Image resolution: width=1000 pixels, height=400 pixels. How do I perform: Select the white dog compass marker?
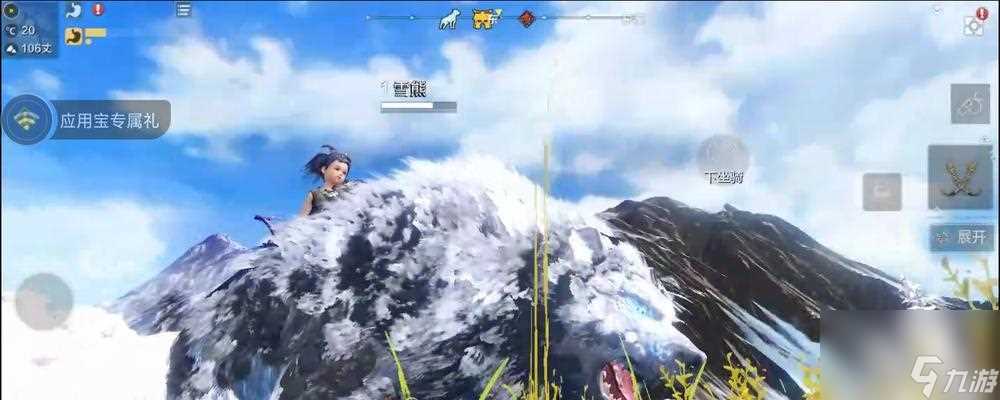click(450, 18)
